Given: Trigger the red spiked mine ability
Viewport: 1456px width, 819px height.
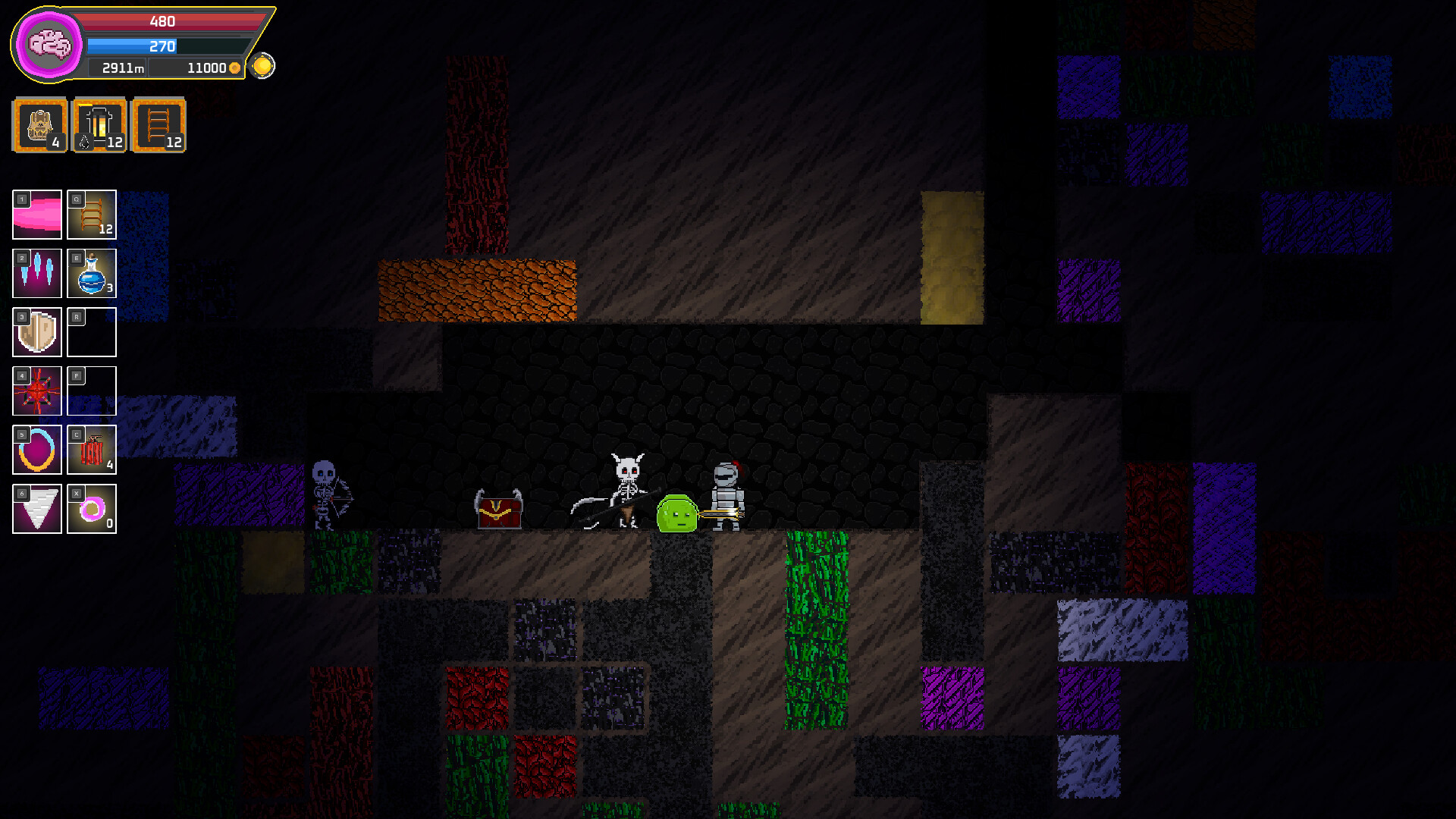Looking at the screenshot, I should tap(37, 391).
